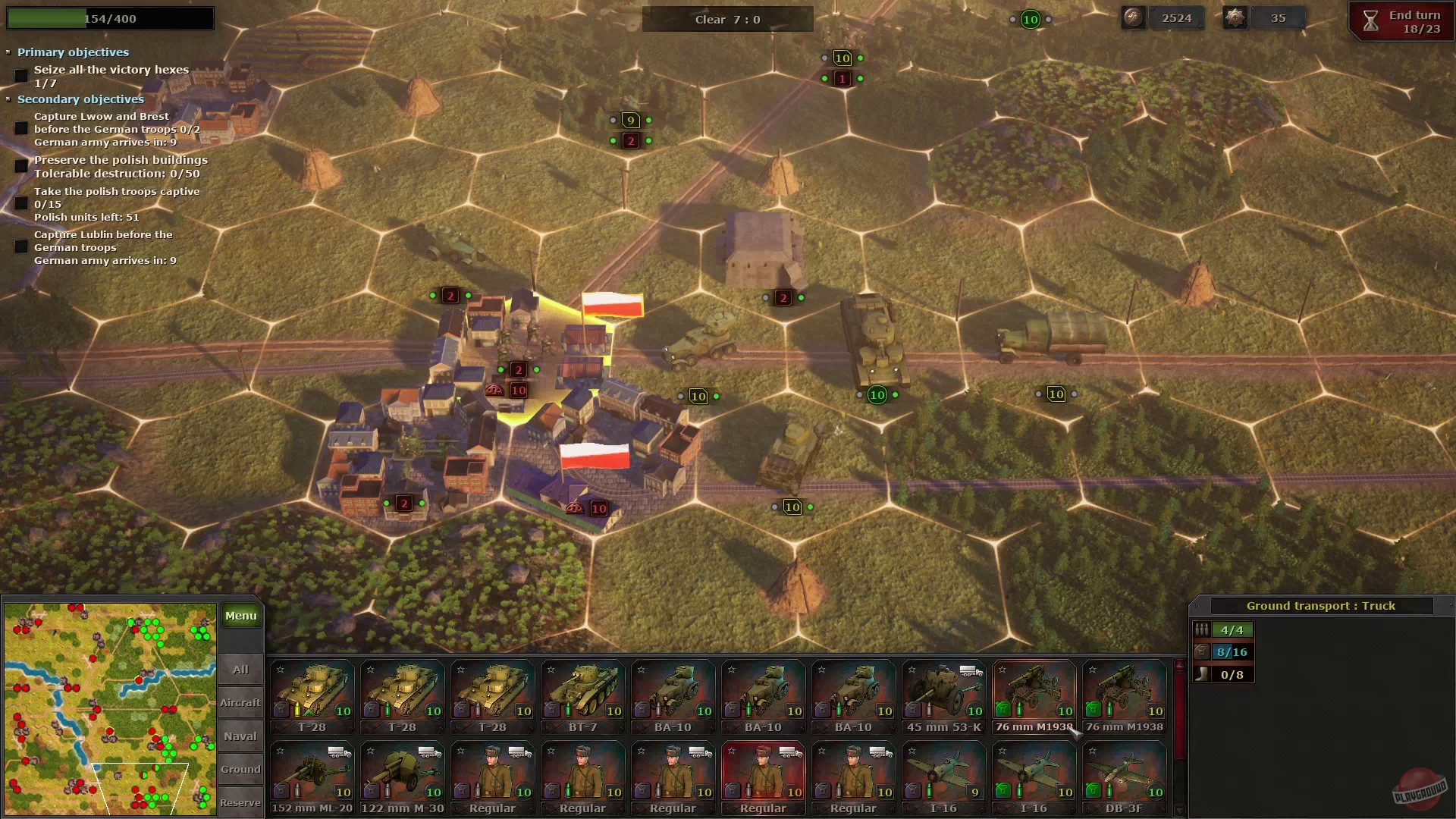Open the Menu
Screen dimensions: 1456x819
coord(240,615)
